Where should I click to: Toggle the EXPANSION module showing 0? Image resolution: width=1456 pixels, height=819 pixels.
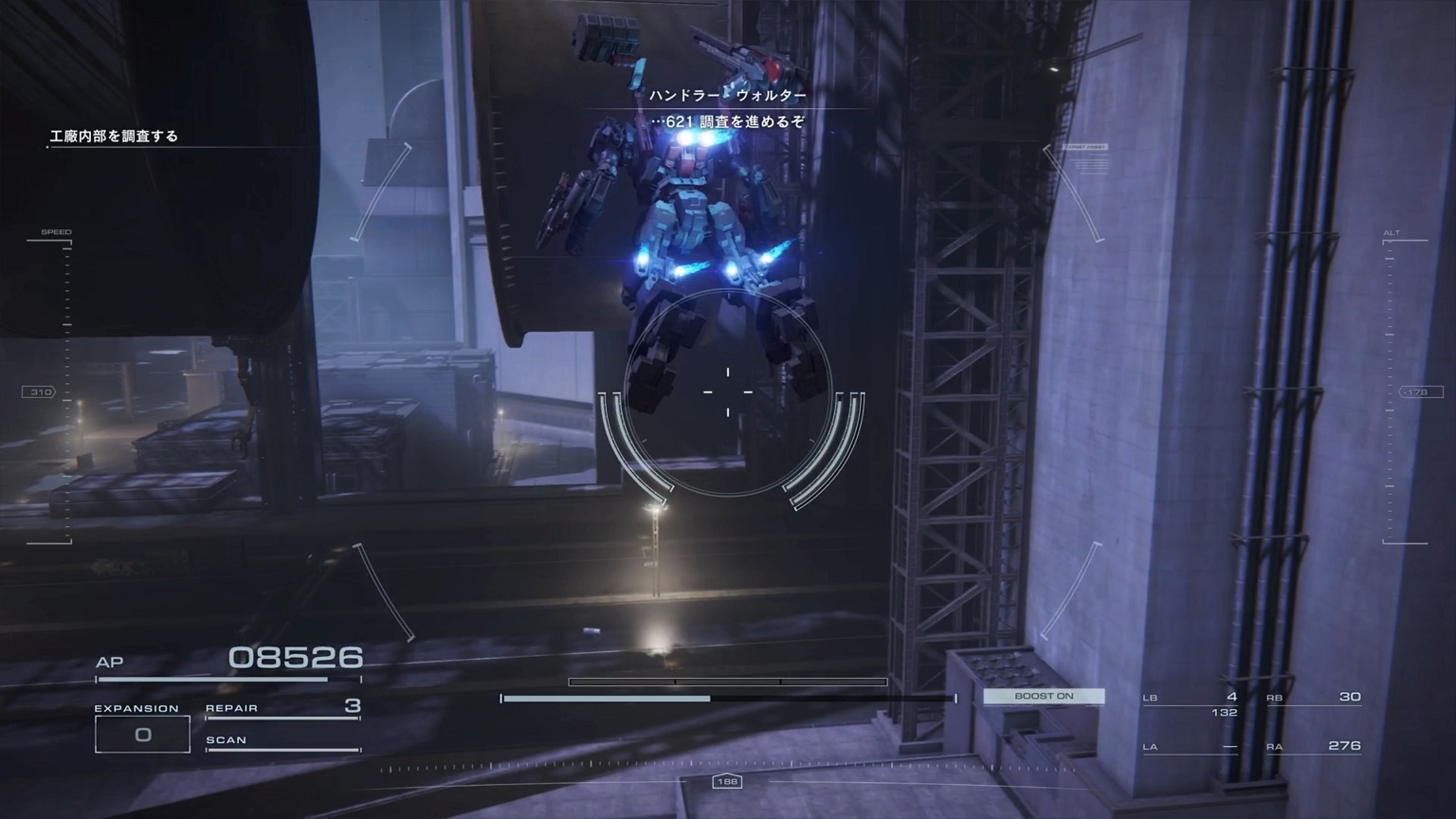tap(142, 733)
